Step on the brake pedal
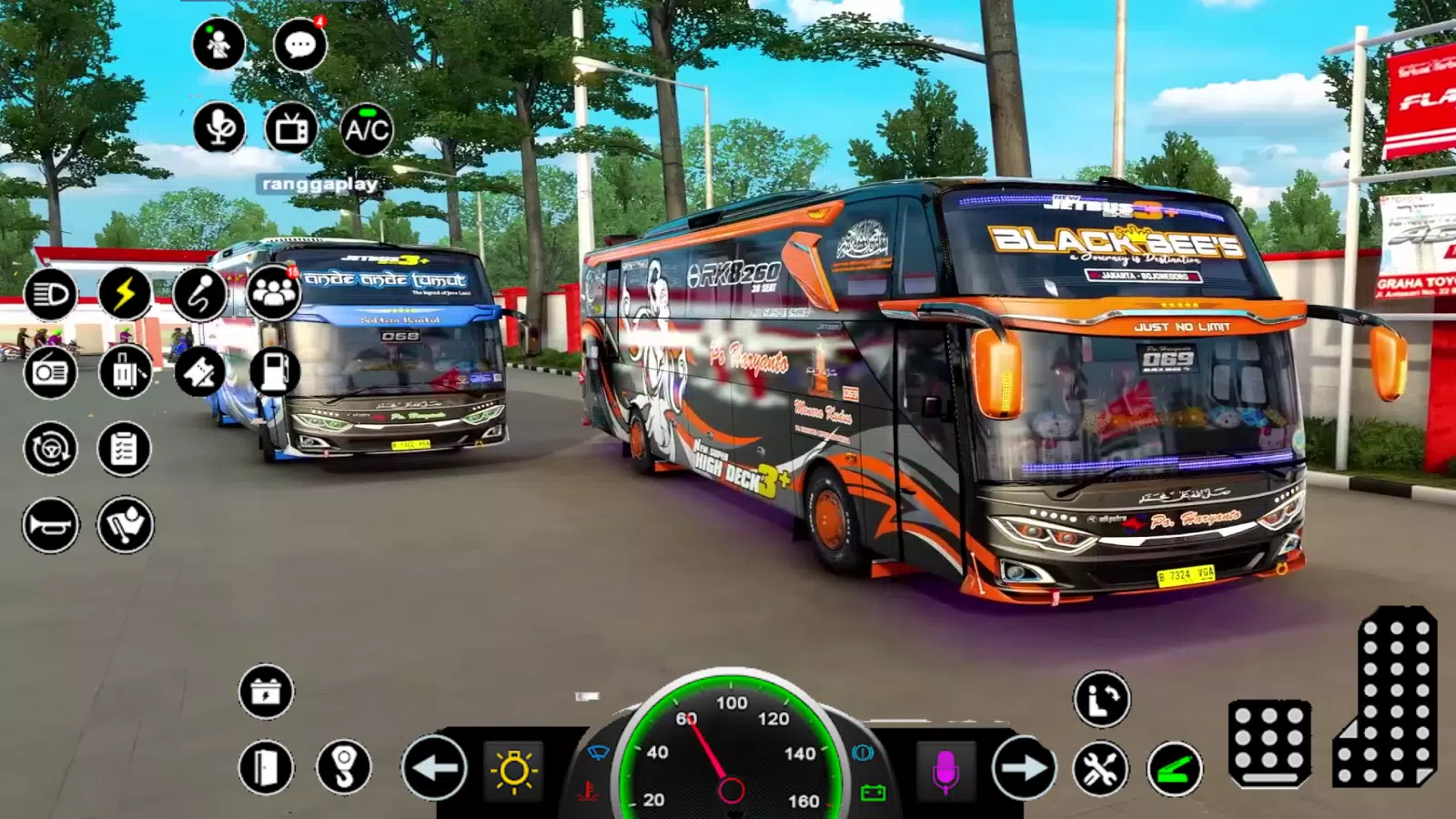Image resolution: width=1456 pixels, height=819 pixels. coord(1269,743)
